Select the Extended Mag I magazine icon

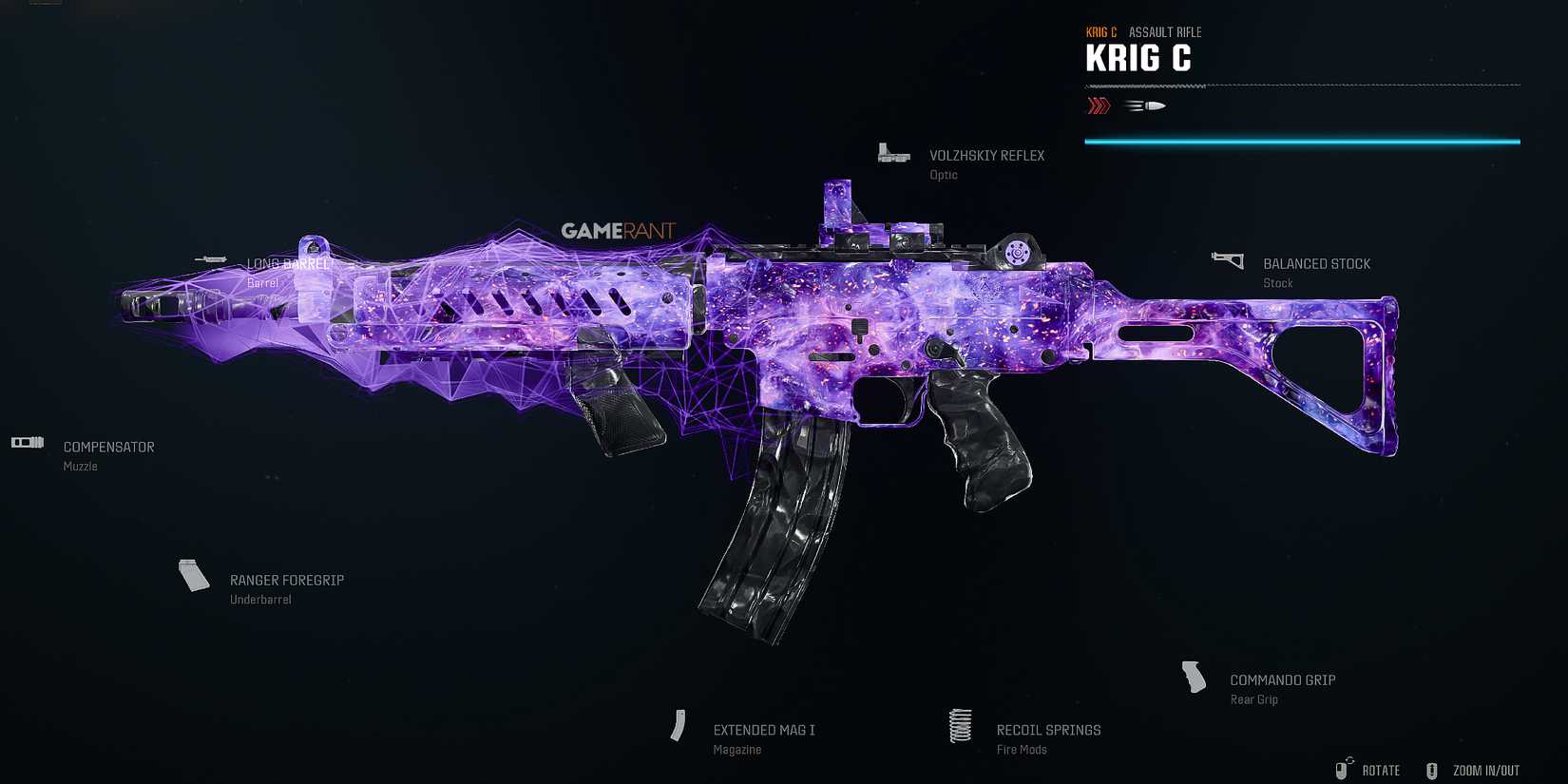(679, 725)
